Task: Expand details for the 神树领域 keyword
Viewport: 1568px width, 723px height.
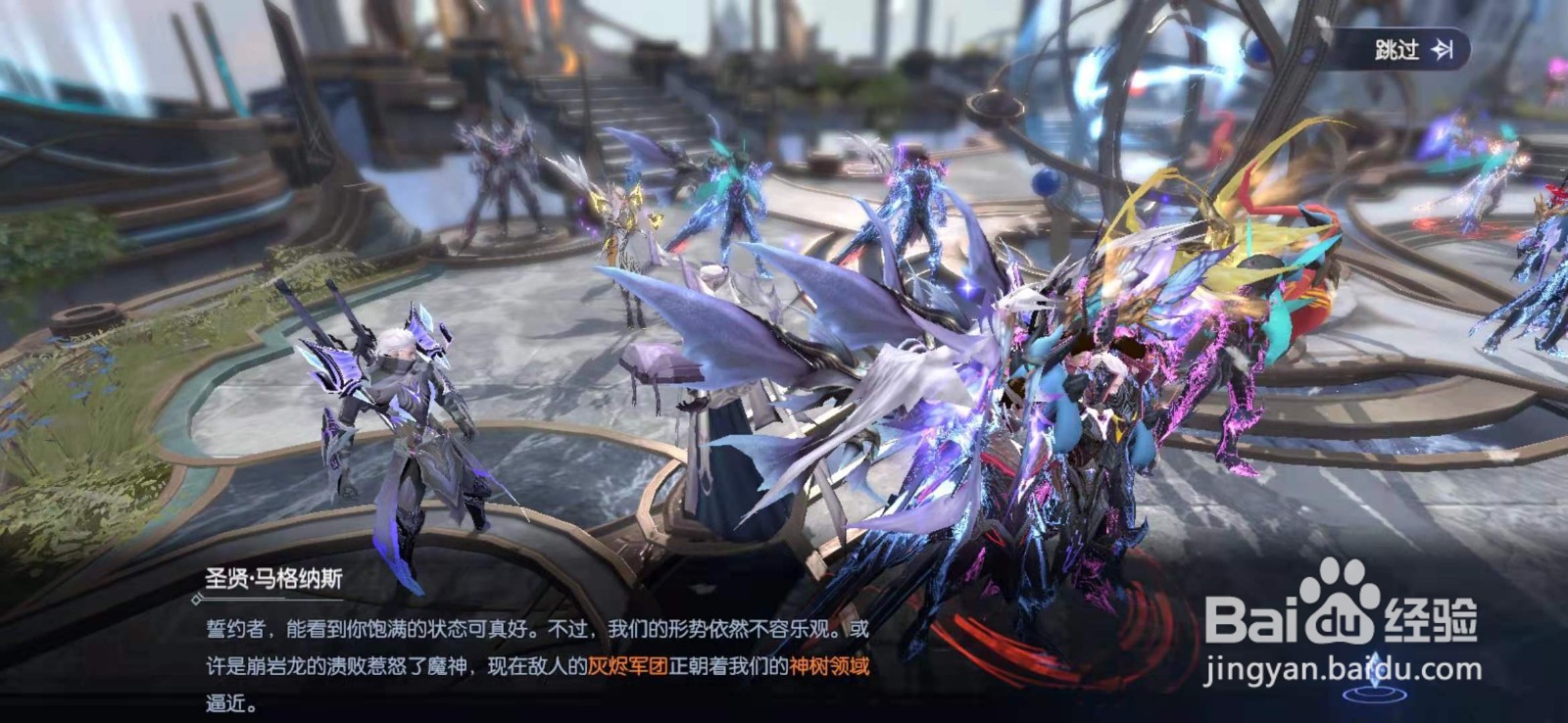Action: pos(831,666)
